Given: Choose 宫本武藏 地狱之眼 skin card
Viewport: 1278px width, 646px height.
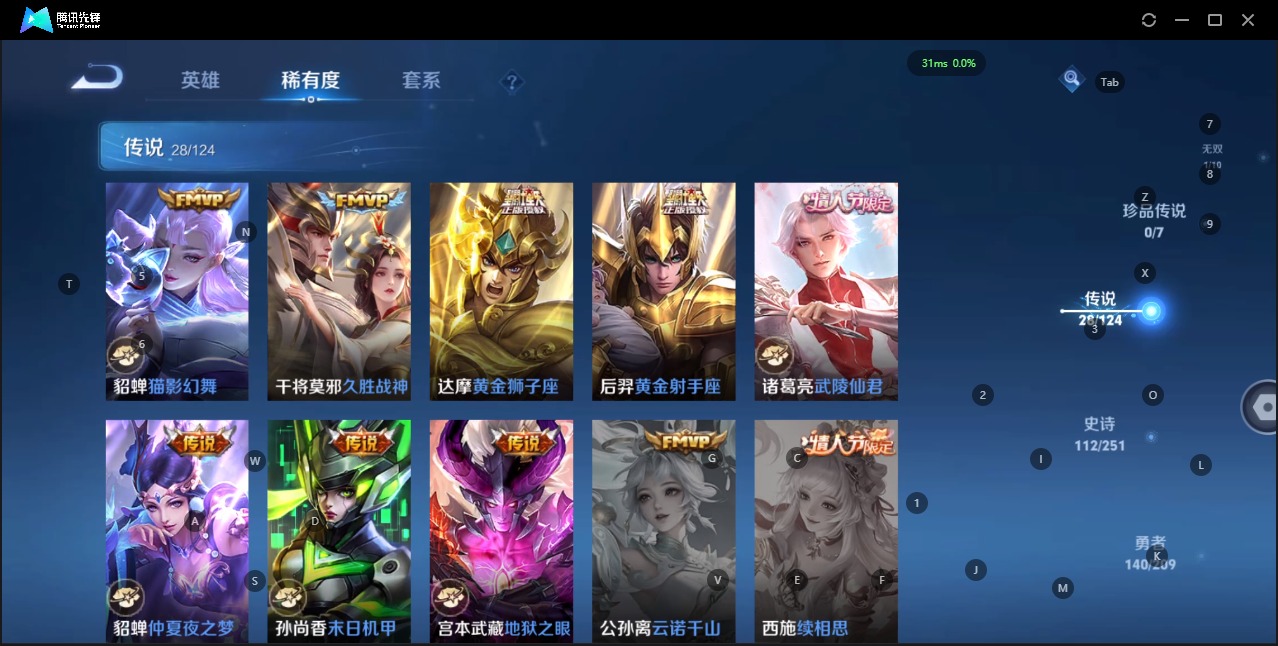Looking at the screenshot, I should tap(501, 530).
